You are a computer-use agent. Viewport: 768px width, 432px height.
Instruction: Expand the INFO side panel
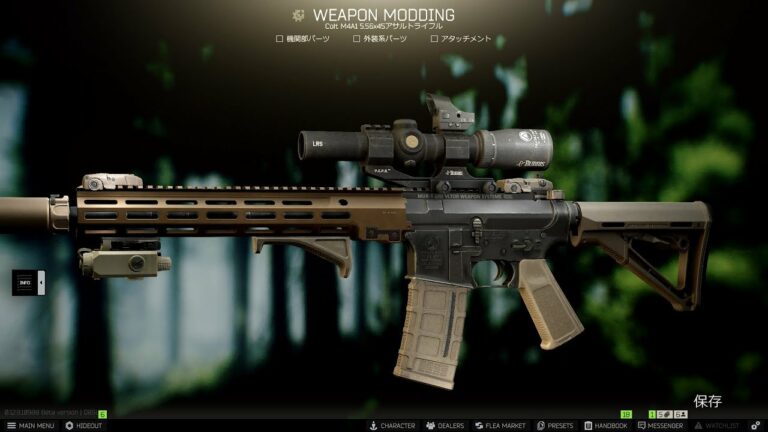coord(28,284)
